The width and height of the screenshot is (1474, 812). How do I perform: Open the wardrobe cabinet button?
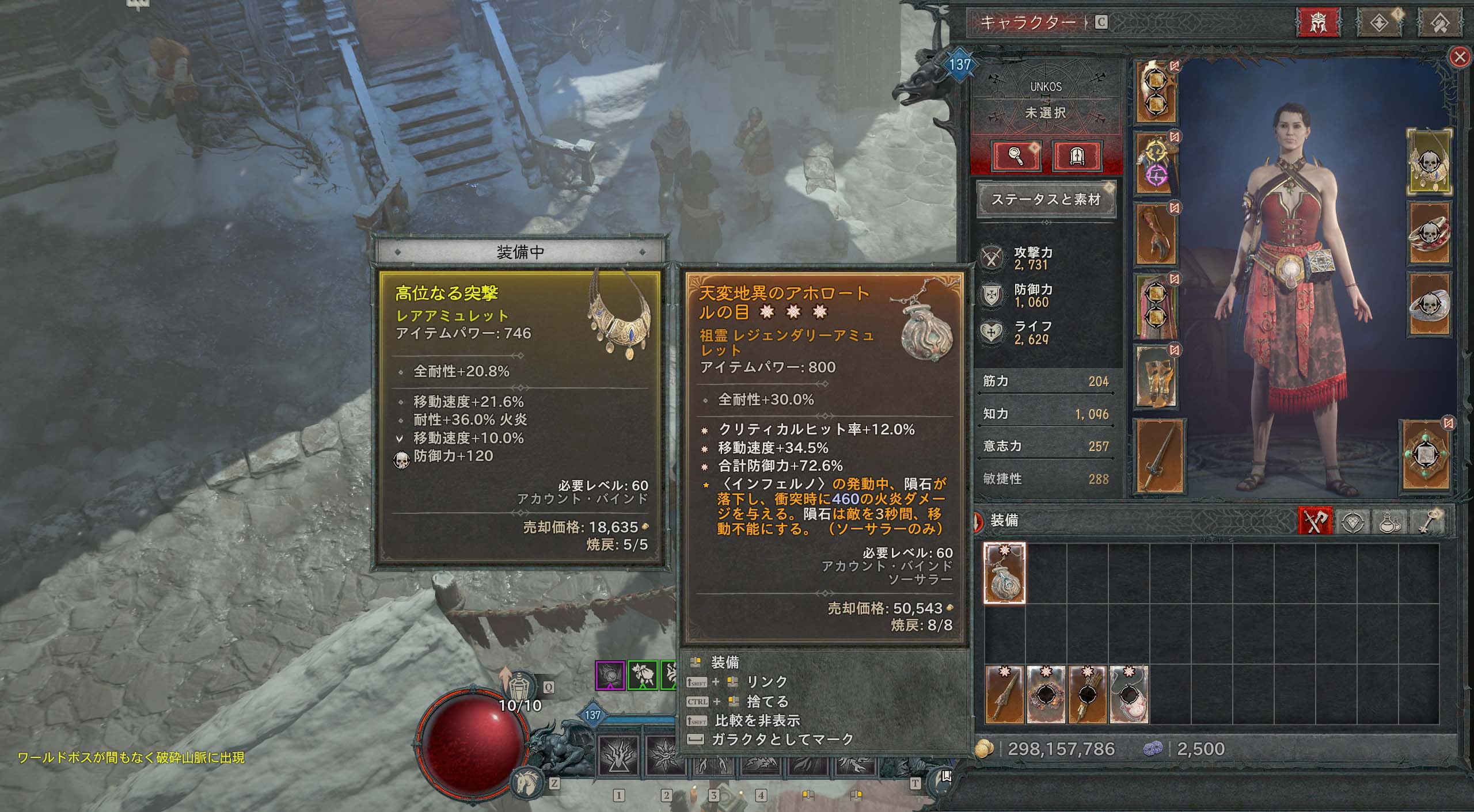coord(1077,156)
